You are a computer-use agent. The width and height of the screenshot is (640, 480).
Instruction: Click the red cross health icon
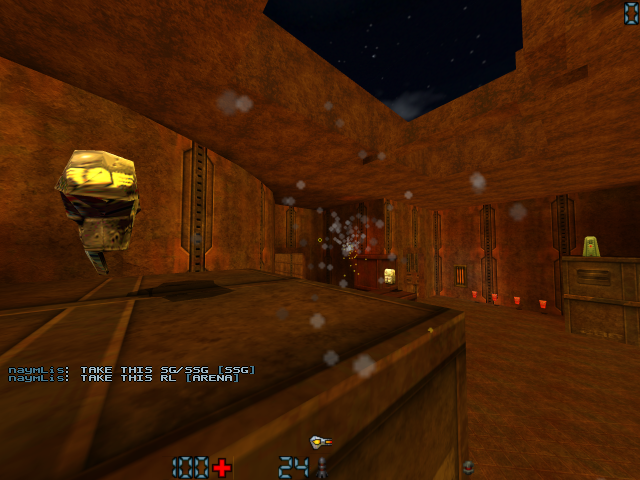[x=222, y=467]
